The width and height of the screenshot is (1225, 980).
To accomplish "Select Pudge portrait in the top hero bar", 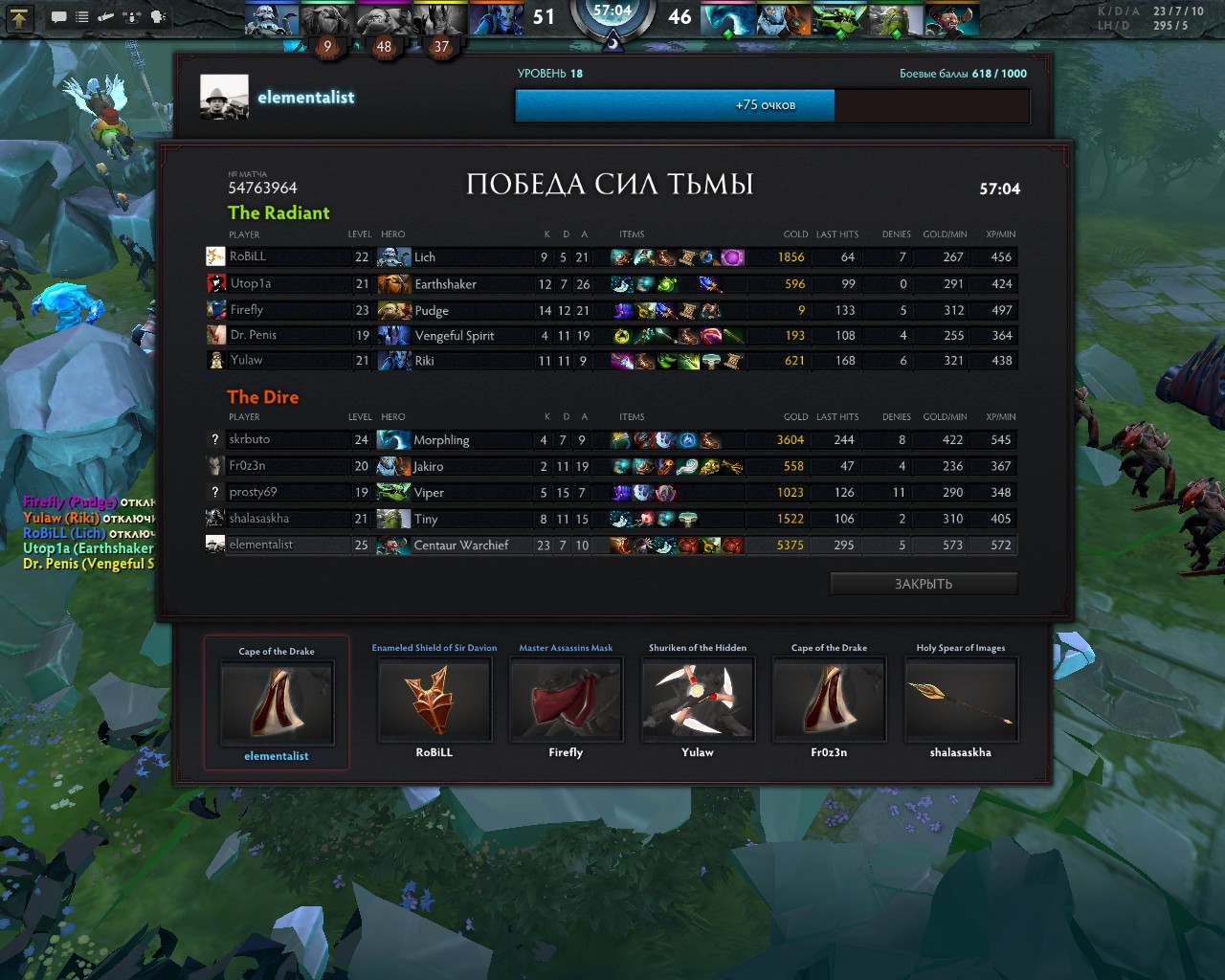I will [x=383, y=18].
